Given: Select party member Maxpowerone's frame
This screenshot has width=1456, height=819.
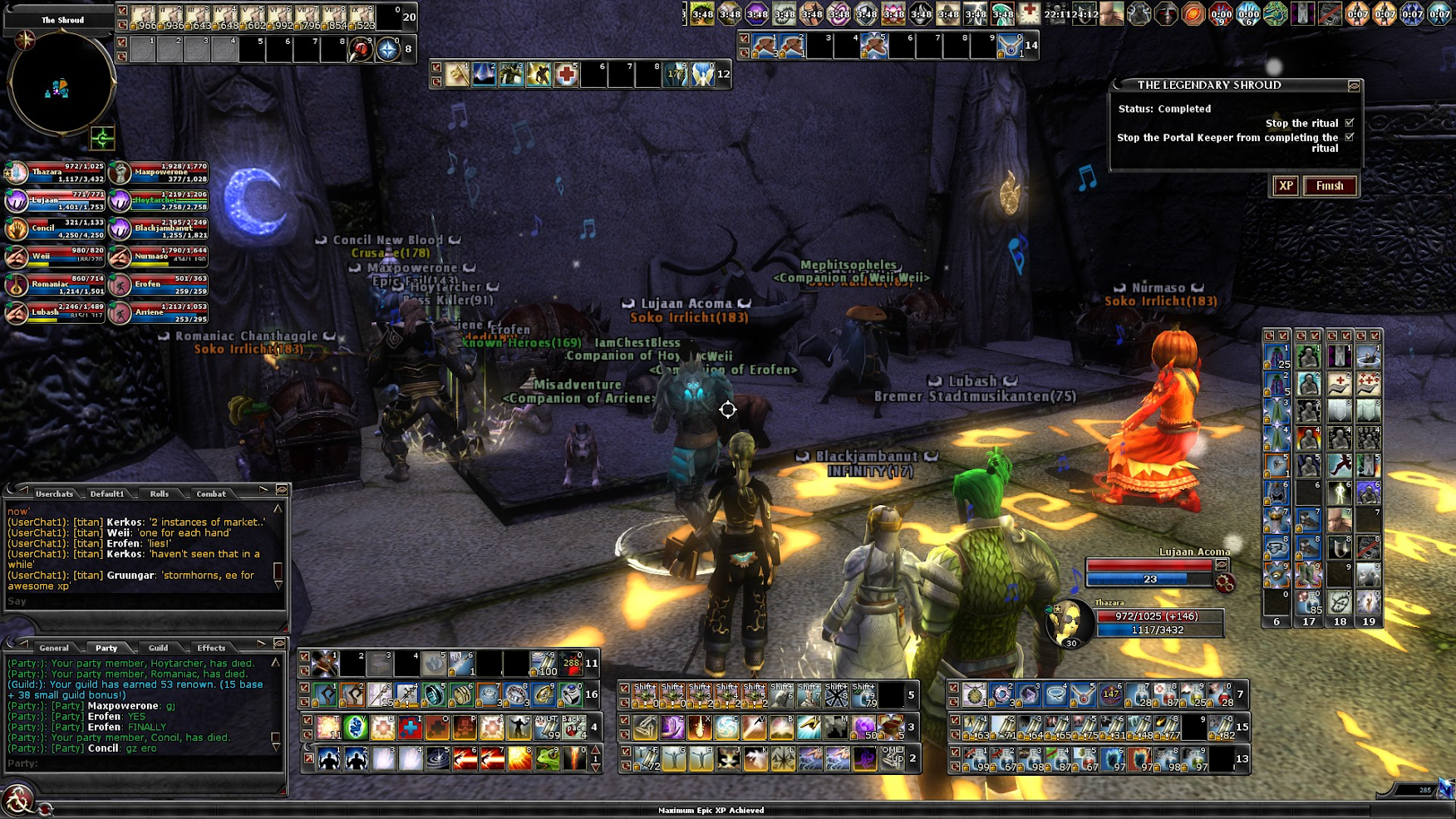Looking at the screenshot, I should click(x=158, y=173).
